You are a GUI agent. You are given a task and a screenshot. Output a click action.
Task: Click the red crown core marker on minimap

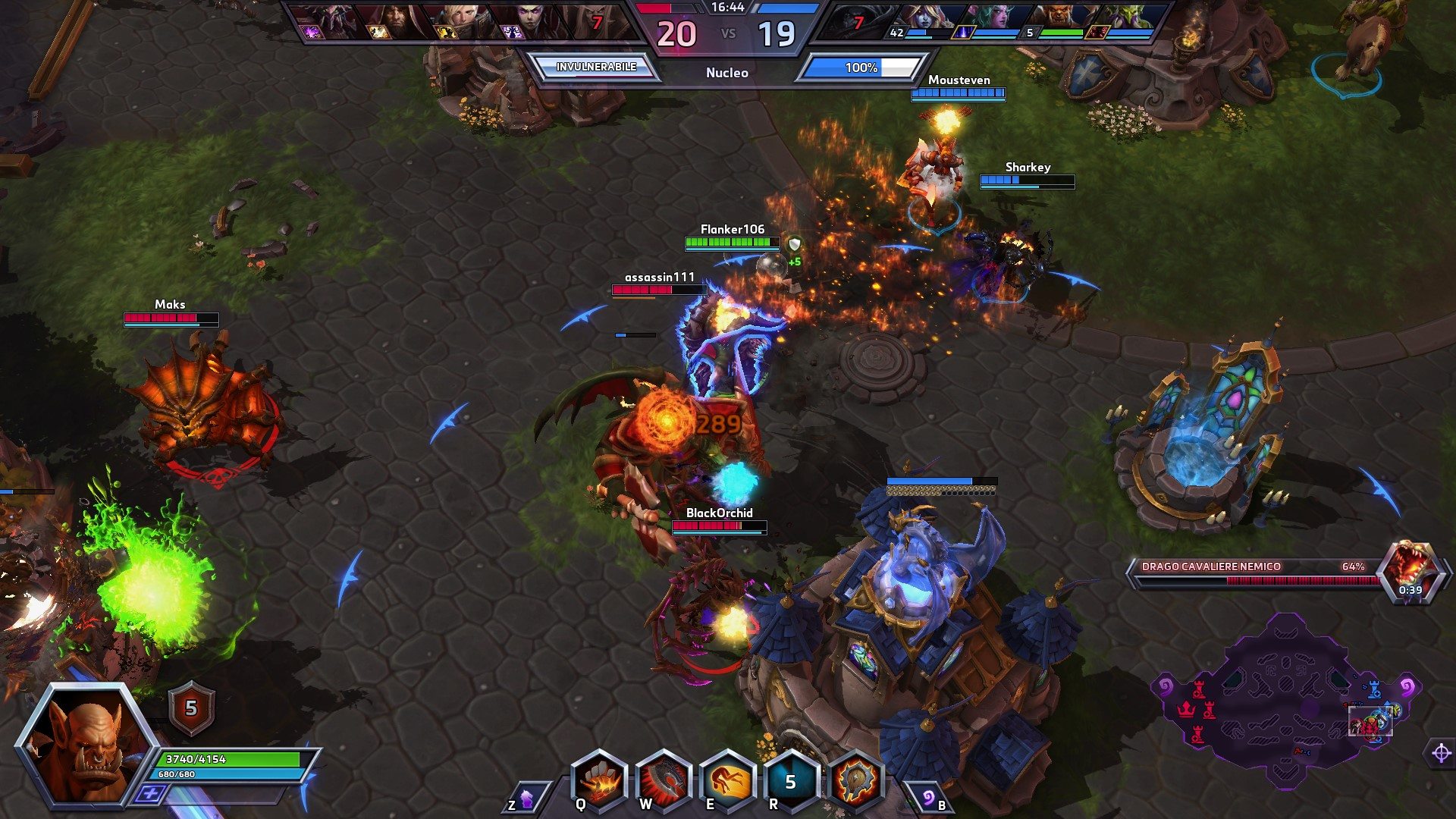(1185, 710)
